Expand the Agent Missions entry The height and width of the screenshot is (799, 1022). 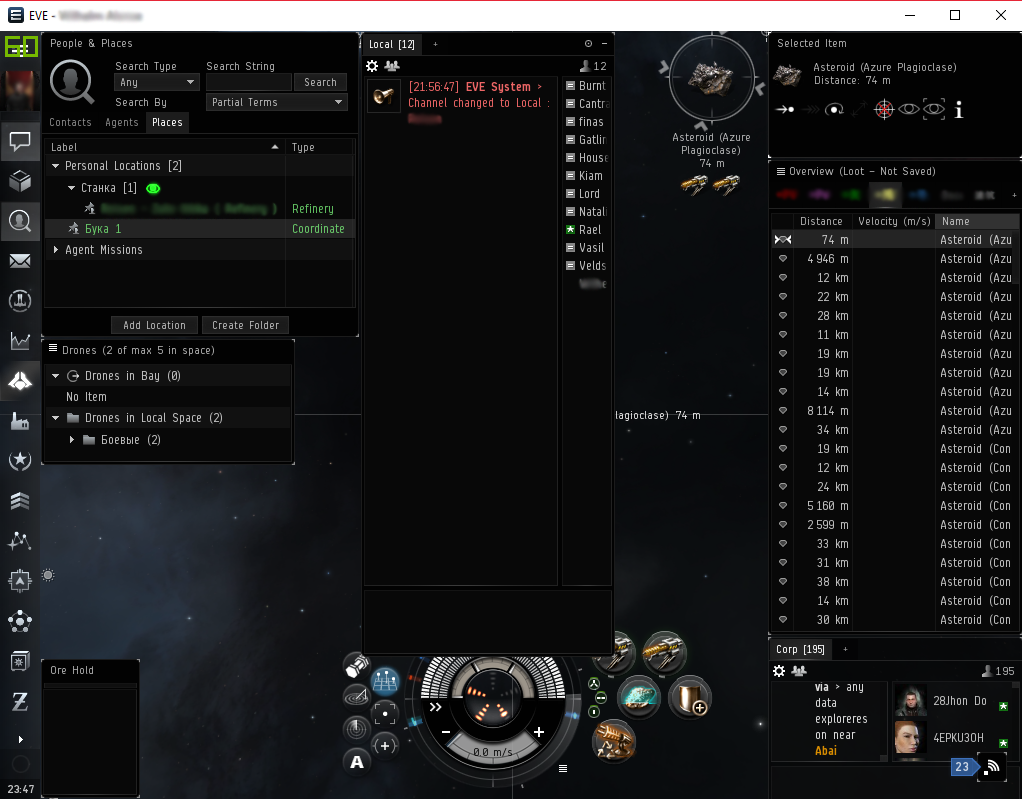pos(57,250)
